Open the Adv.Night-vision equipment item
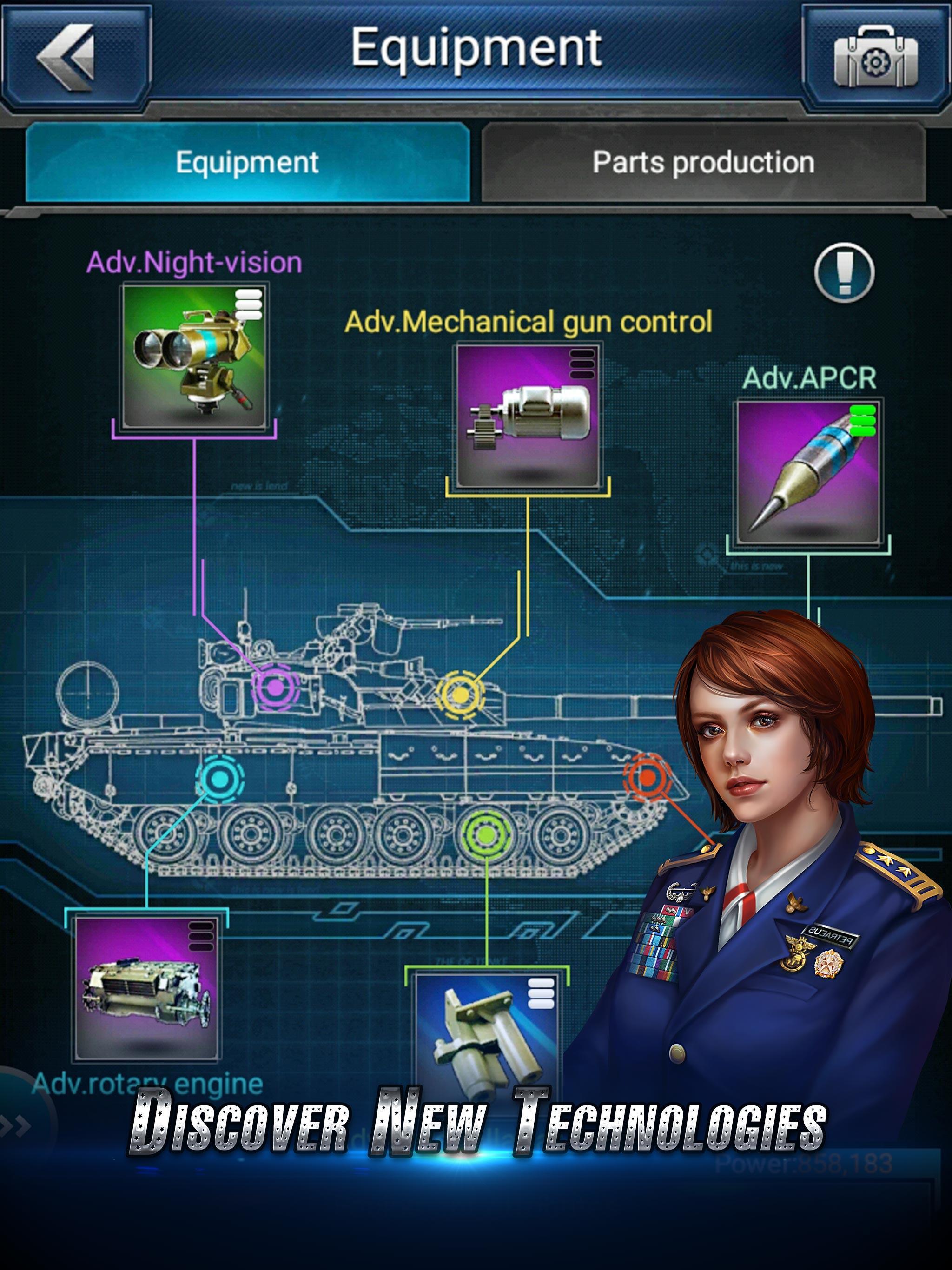This screenshot has height=1270, width=952. pyautogui.click(x=195, y=356)
